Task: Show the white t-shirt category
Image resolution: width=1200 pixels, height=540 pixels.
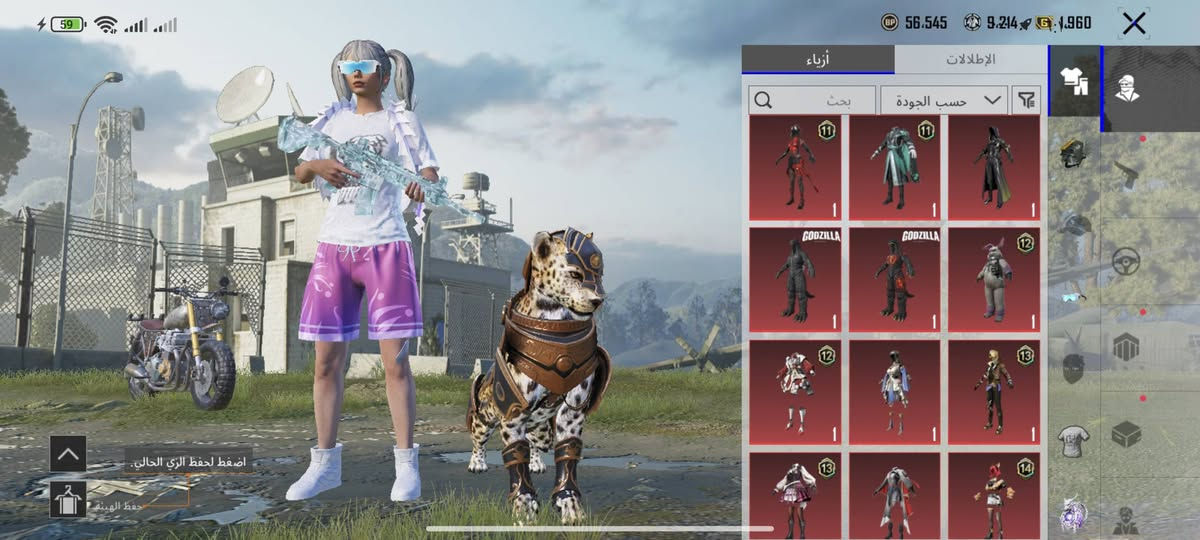Action: pyautogui.click(x=1073, y=441)
